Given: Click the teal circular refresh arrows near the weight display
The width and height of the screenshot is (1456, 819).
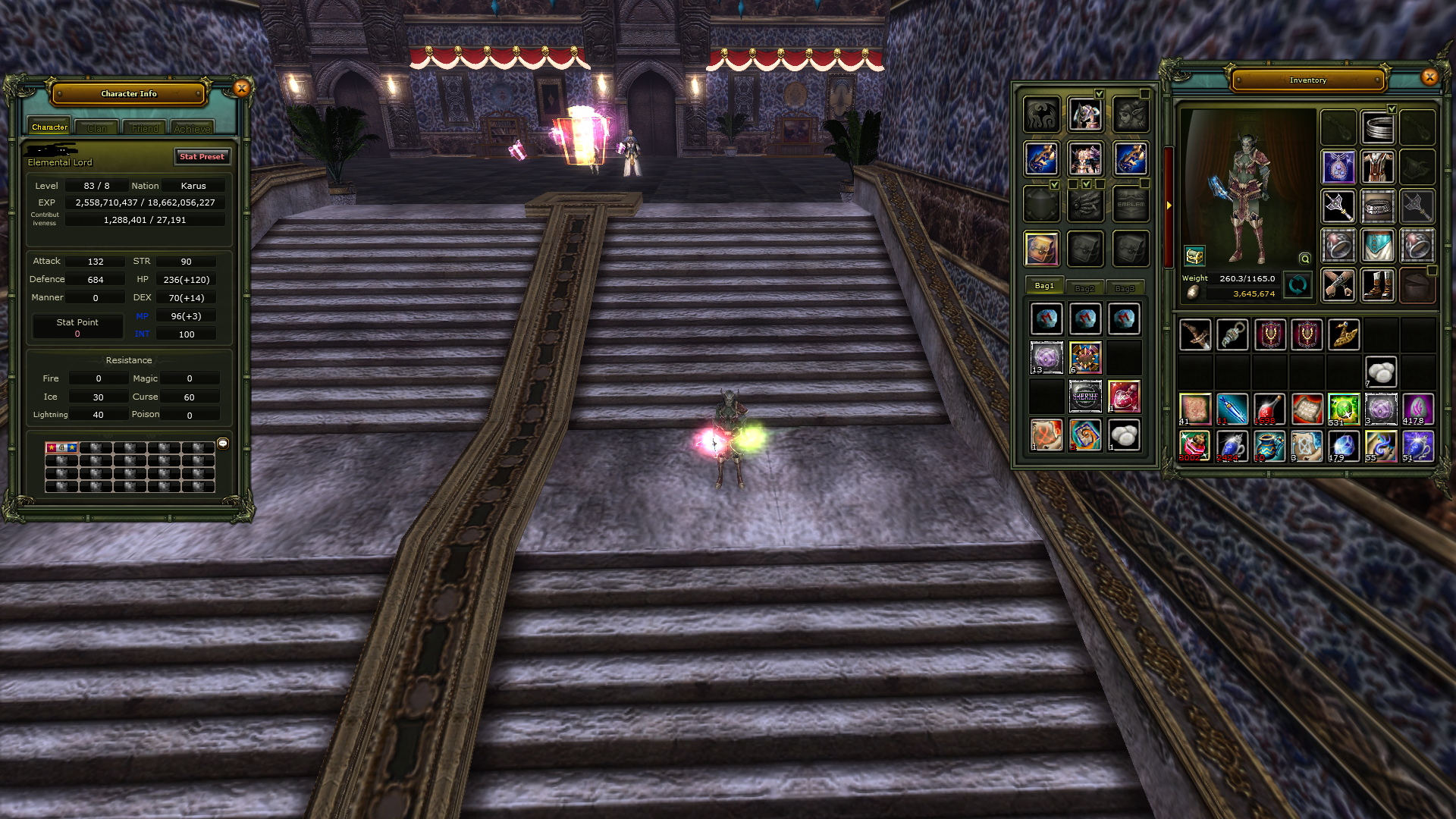Looking at the screenshot, I should 1298,286.
